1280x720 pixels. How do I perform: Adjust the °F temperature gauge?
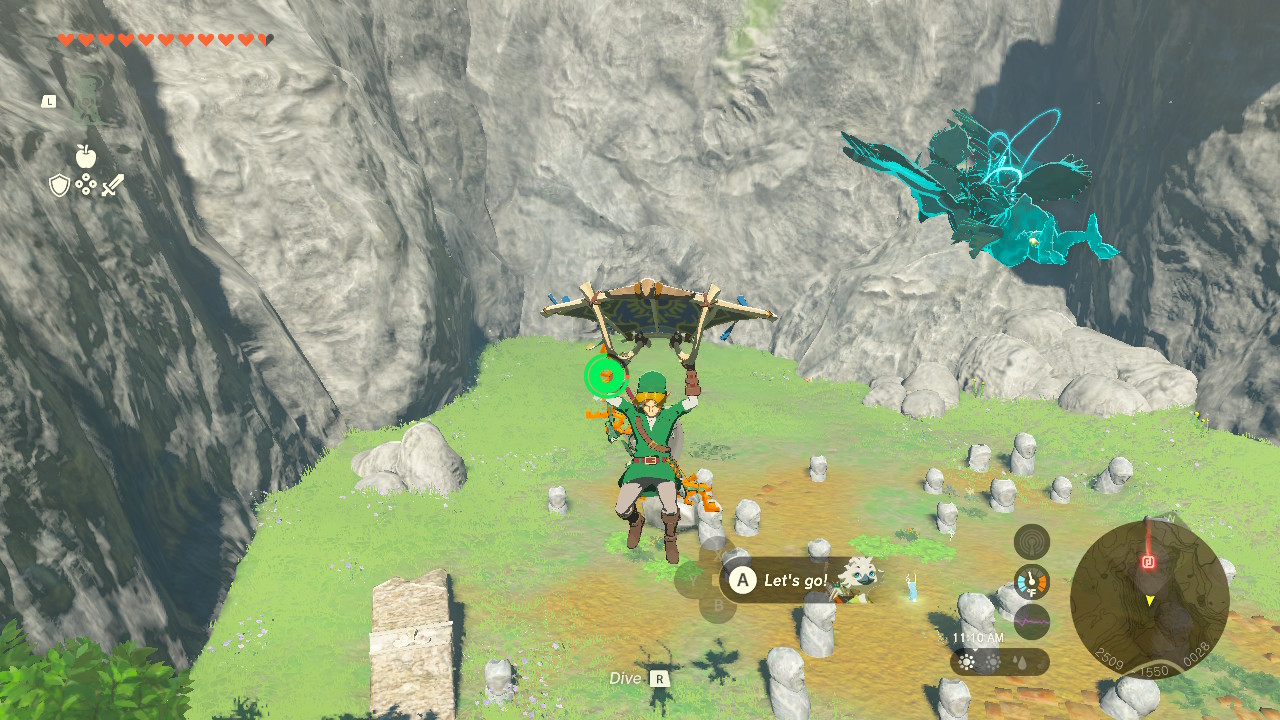(x=1031, y=580)
